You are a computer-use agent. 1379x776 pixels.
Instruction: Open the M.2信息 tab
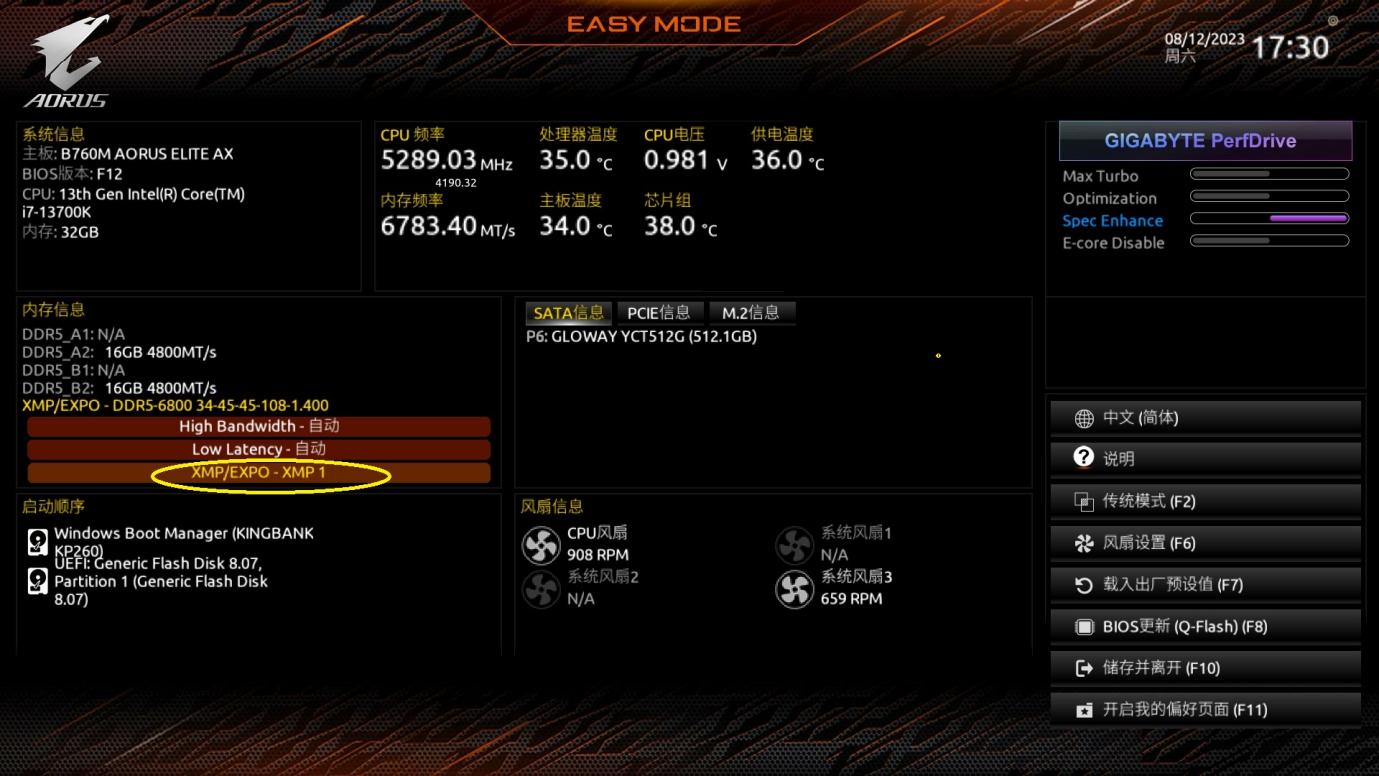pos(750,313)
